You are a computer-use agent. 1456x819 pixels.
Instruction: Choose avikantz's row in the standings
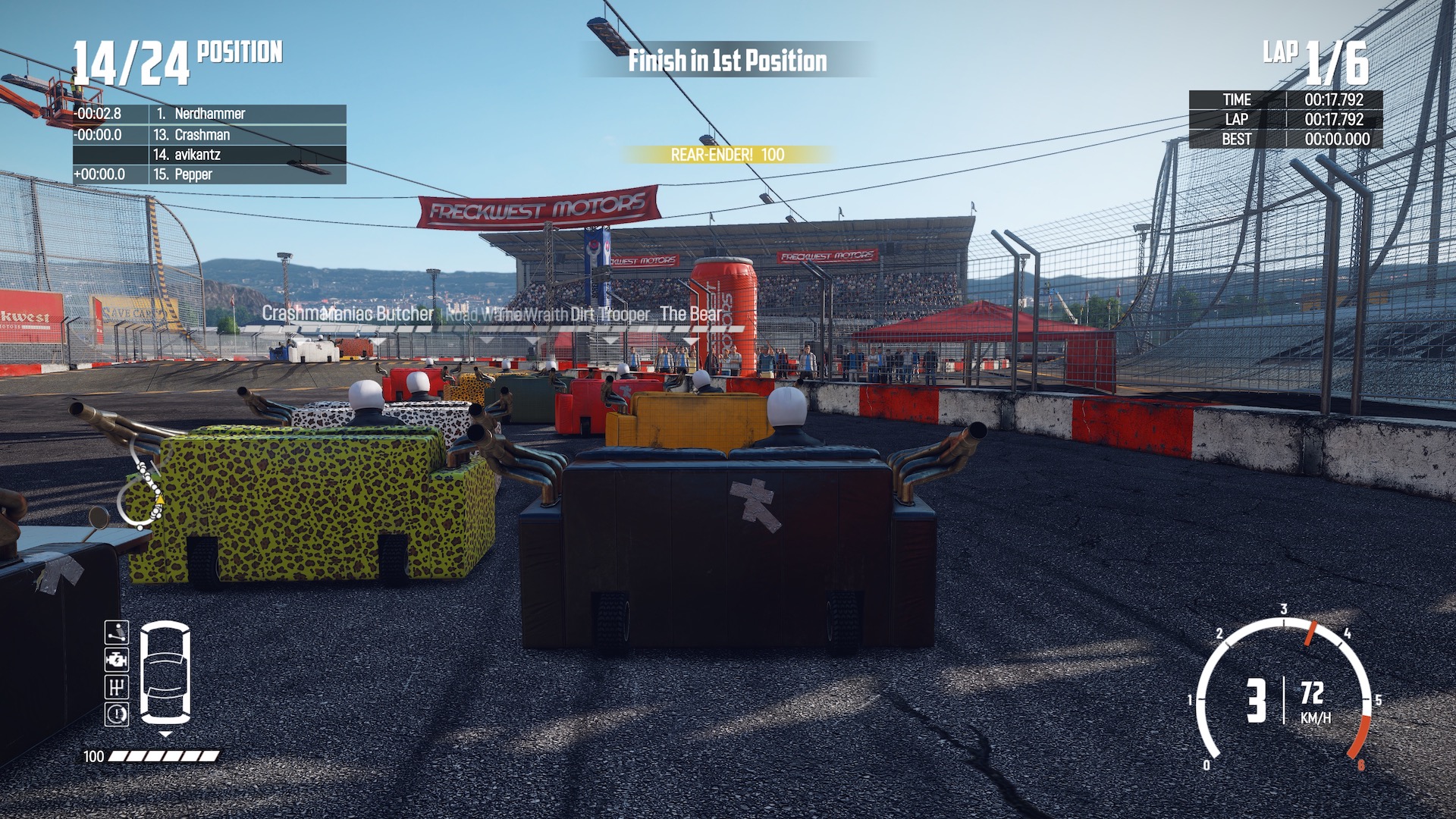209,155
